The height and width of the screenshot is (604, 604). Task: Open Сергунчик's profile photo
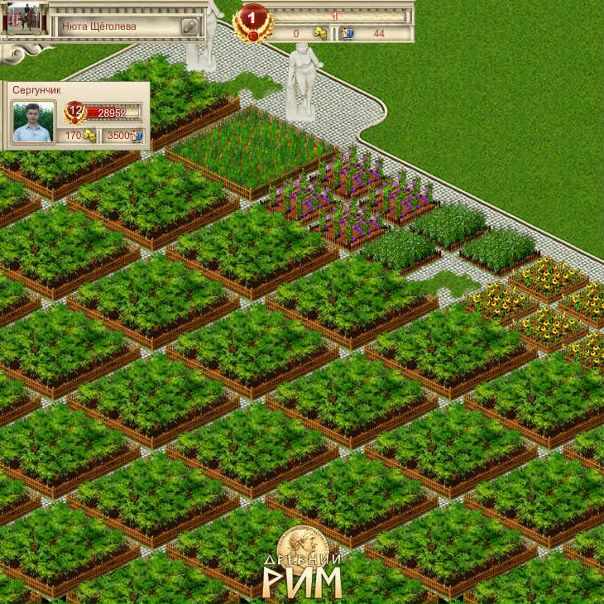[x=33, y=122]
